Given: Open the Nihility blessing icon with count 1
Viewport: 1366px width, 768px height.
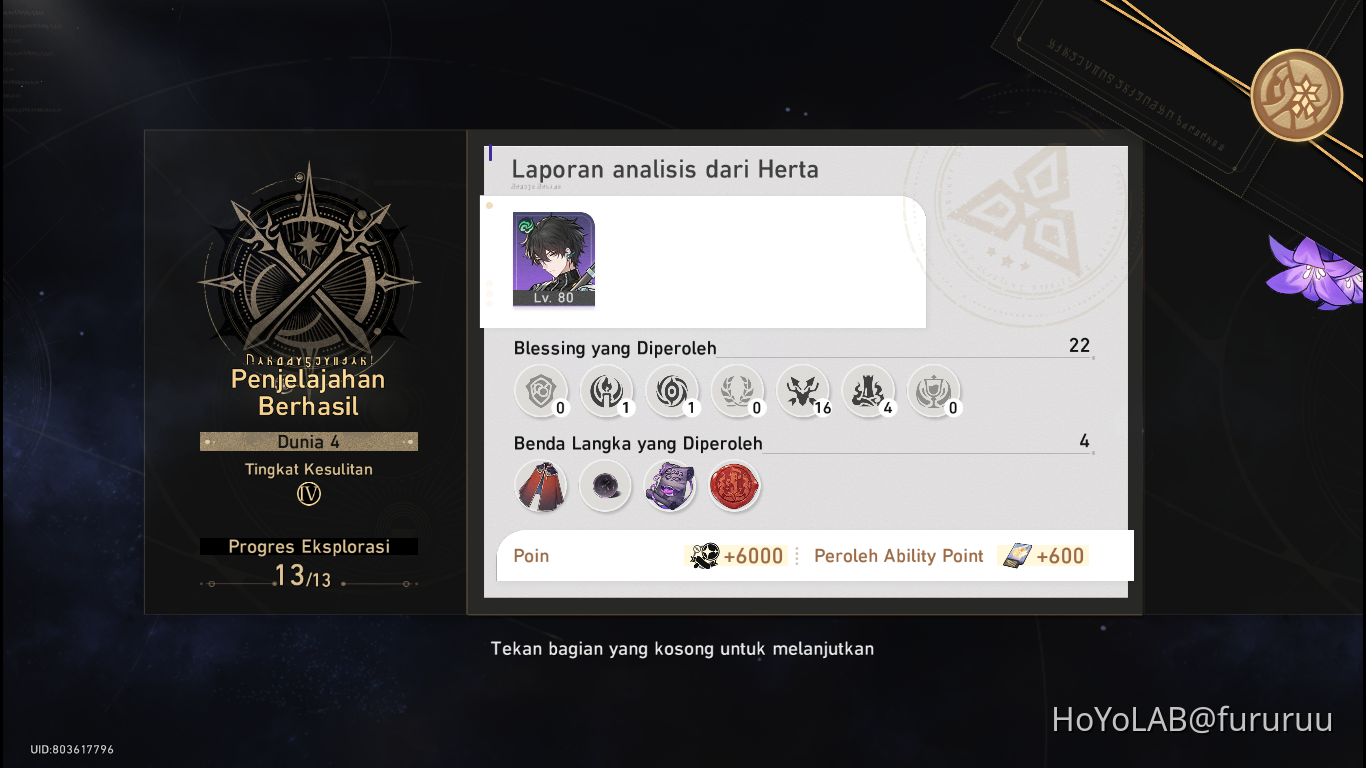Looking at the screenshot, I should (x=671, y=390).
